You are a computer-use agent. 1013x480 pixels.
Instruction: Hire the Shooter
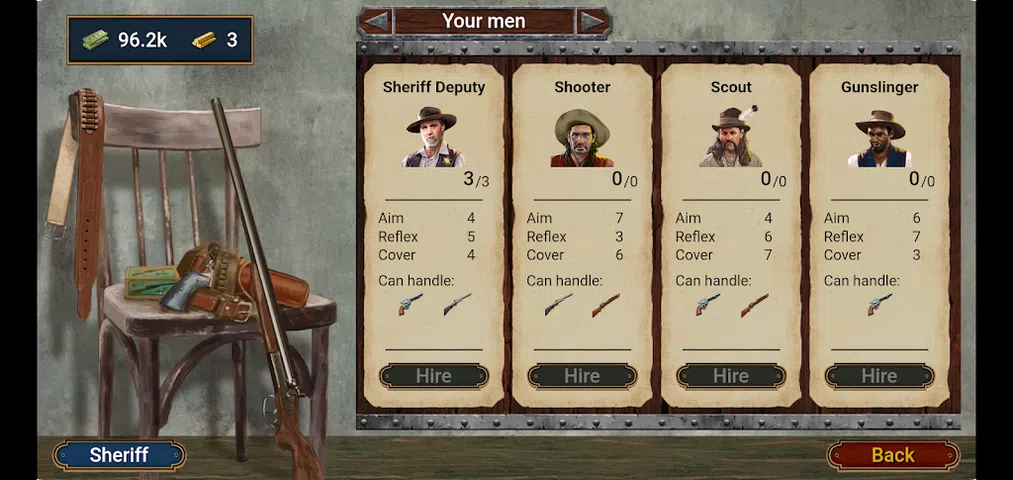coord(582,376)
